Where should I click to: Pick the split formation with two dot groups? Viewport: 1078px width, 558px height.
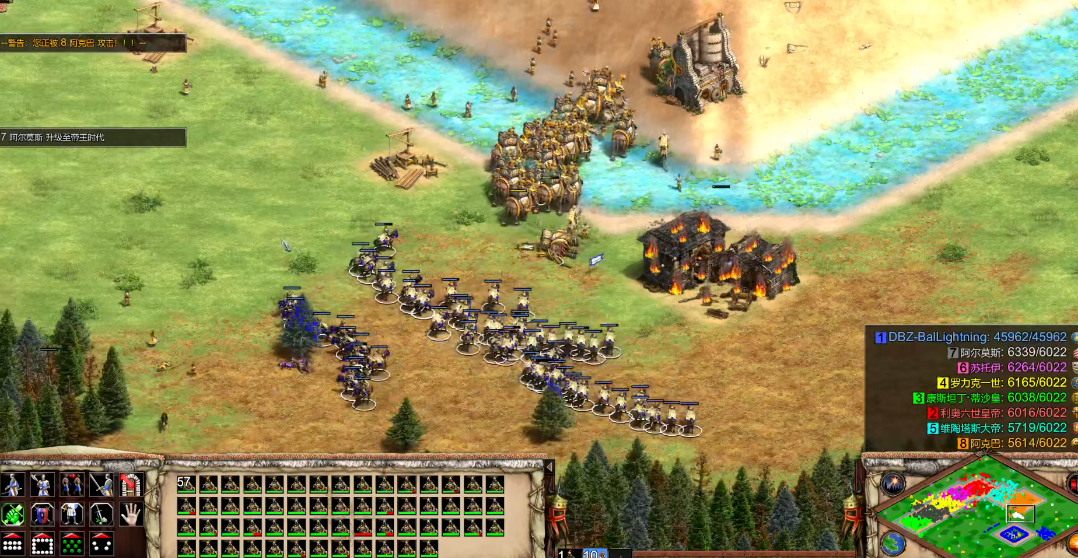(x=101, y=545)
